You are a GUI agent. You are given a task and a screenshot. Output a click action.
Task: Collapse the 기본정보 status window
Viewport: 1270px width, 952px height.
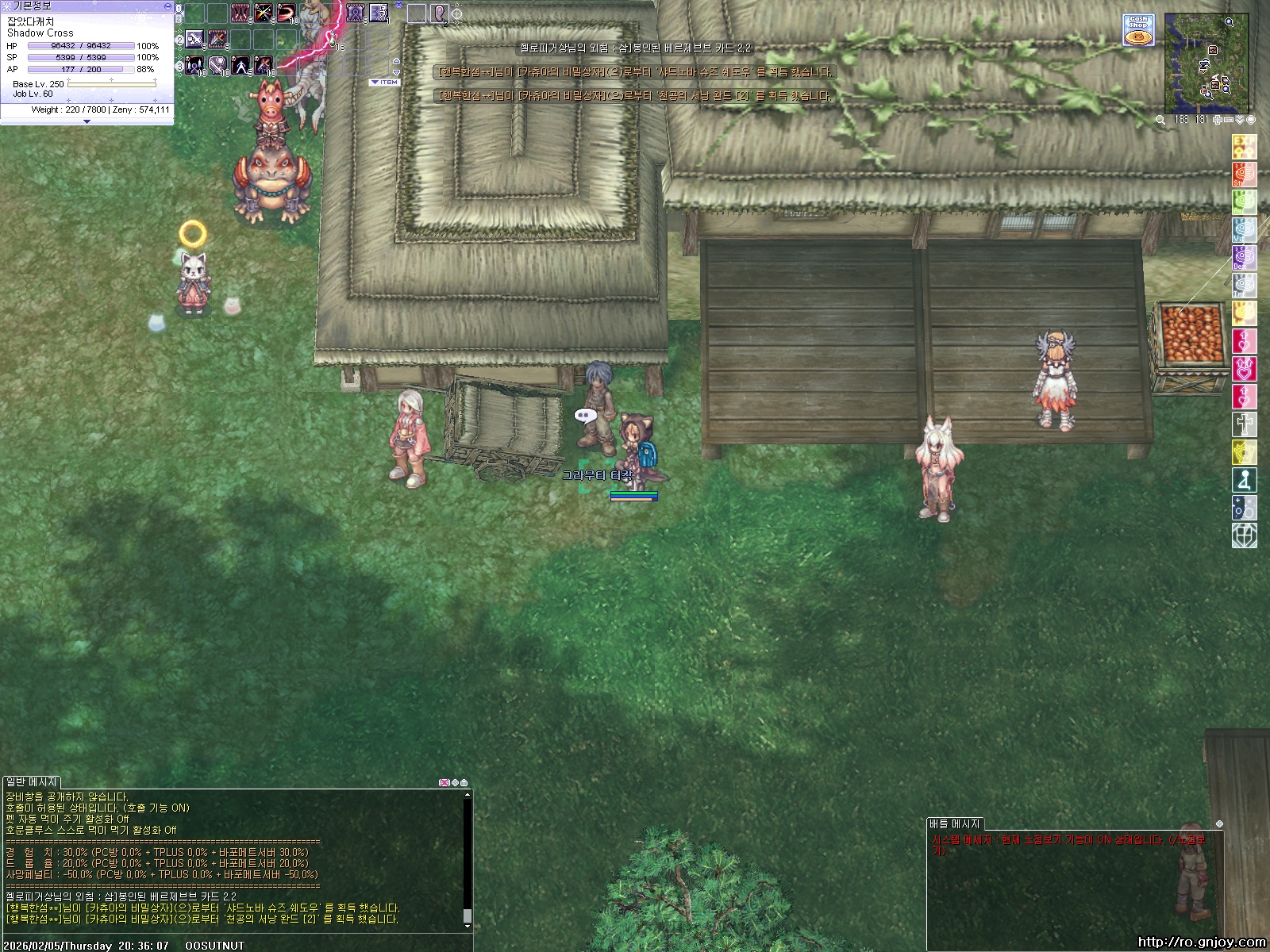pos(167,6)
